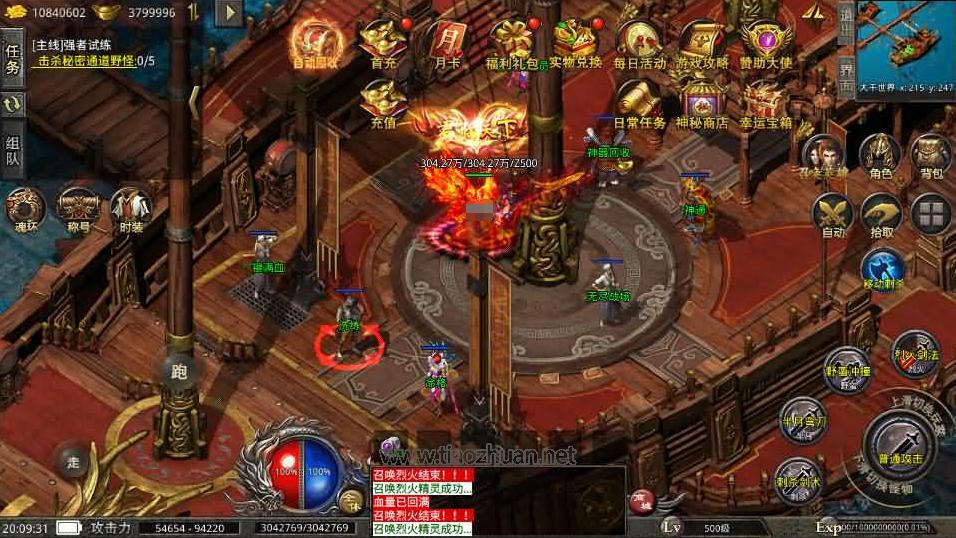Open the 背包 backpack
Viewport: 956px width, 538px height.
coord(931,156)
